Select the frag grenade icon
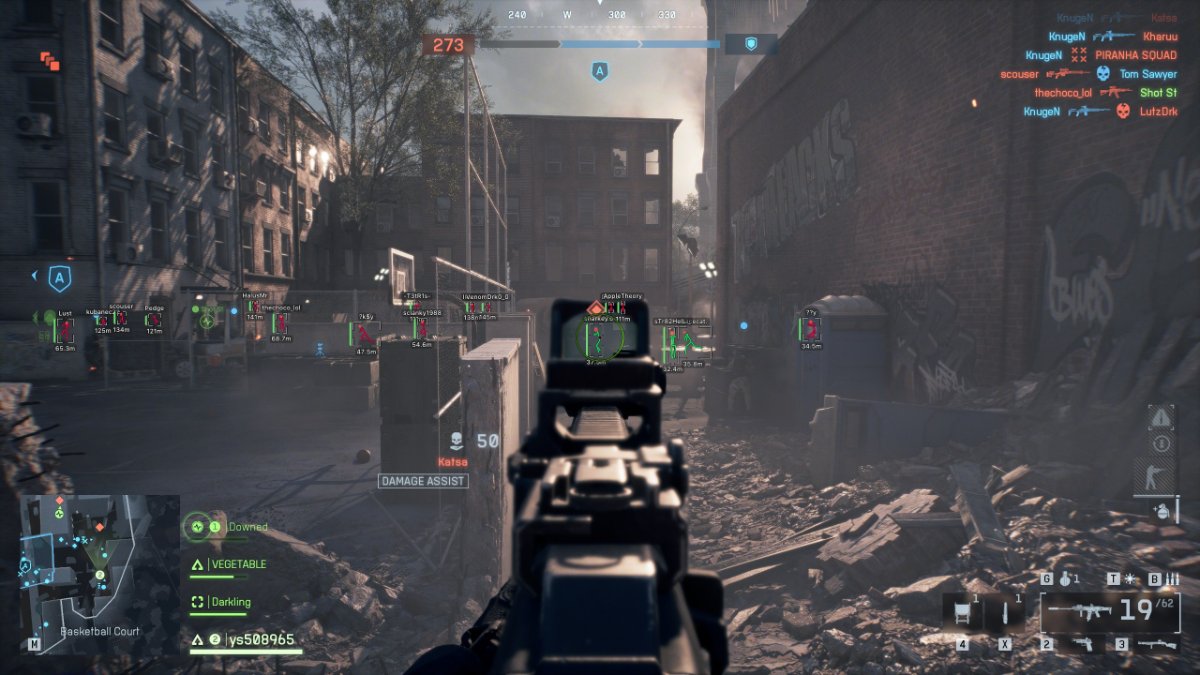This screenshot has width=1200, height=675. coord(1067,579)
